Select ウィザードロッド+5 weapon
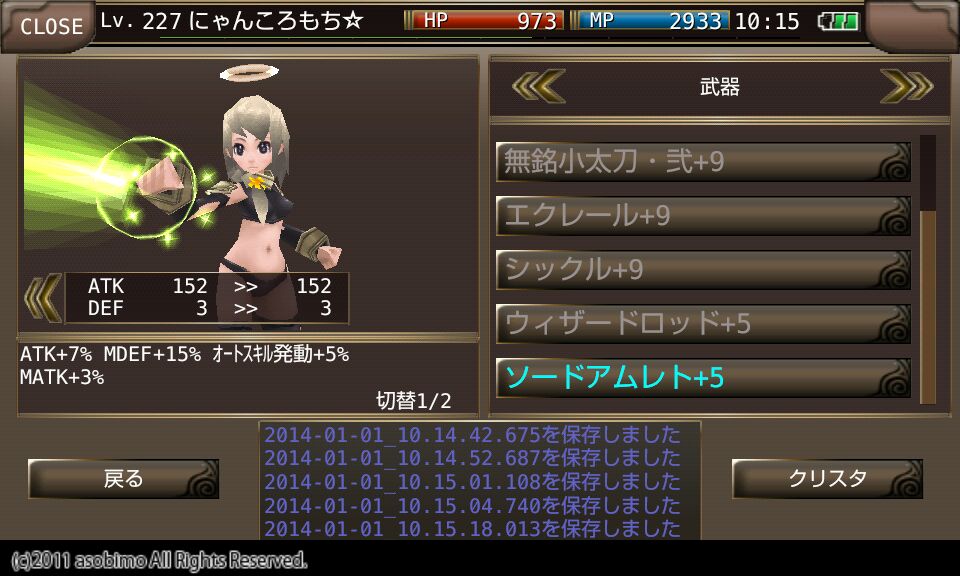This screenshot has height=576, width=960. point(703,324)
